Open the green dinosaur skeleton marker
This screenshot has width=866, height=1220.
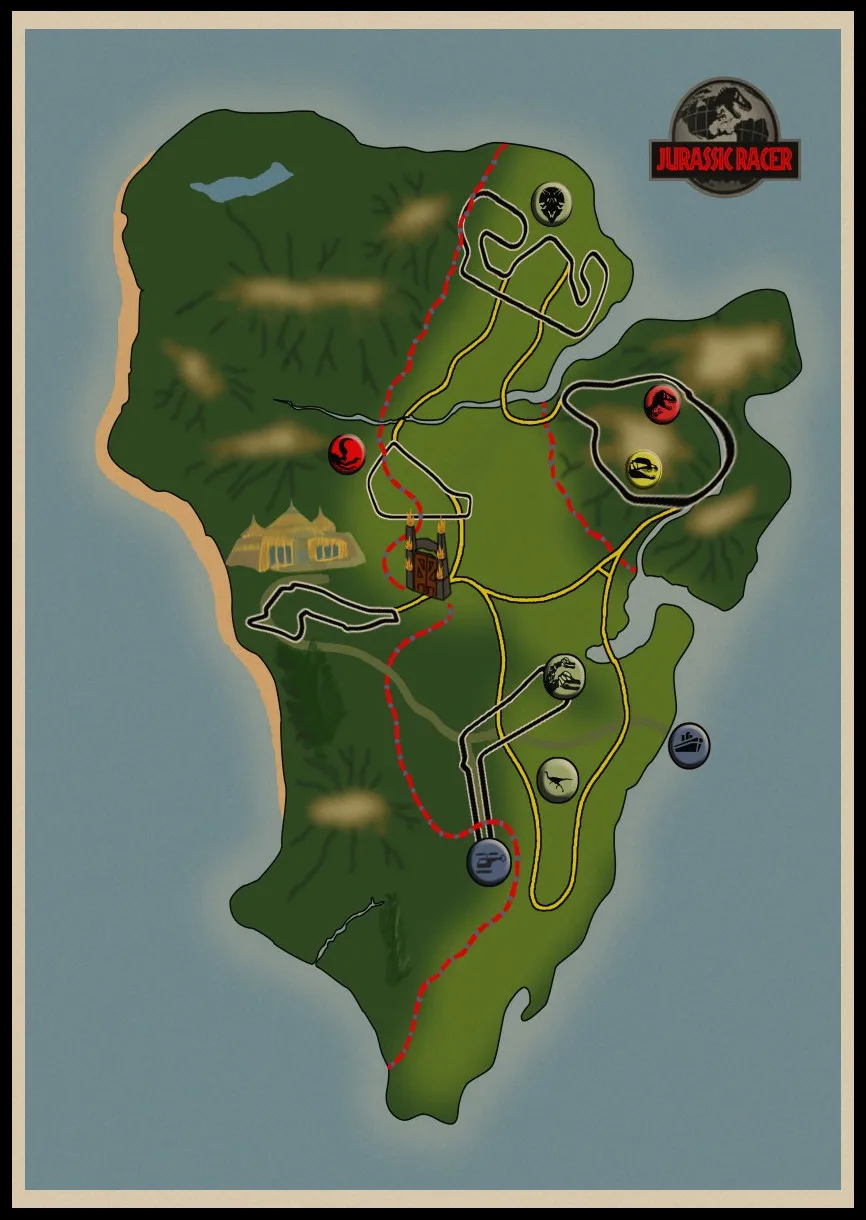(564, 677)
